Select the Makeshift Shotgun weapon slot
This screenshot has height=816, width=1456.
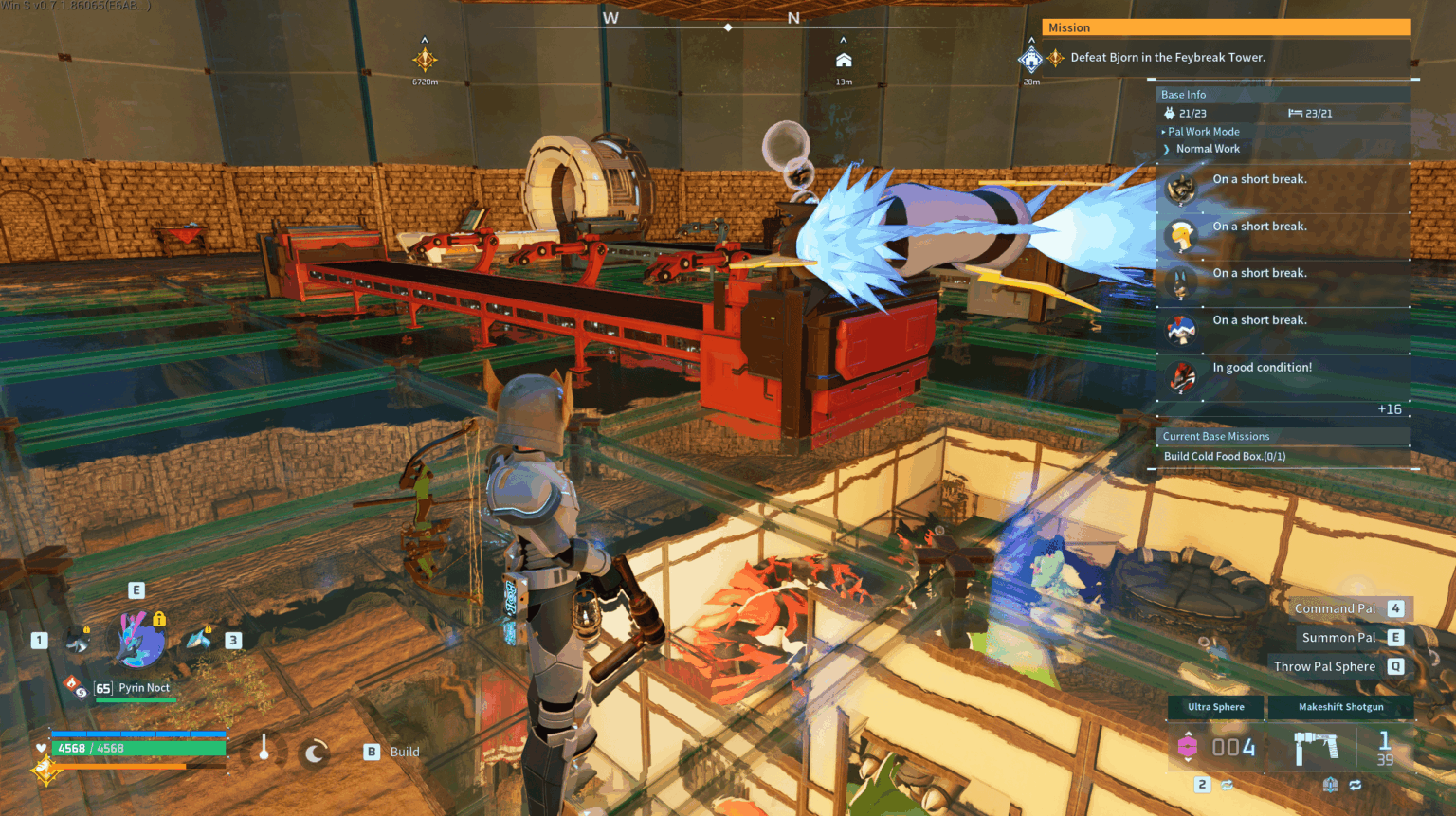(1340, 707)
